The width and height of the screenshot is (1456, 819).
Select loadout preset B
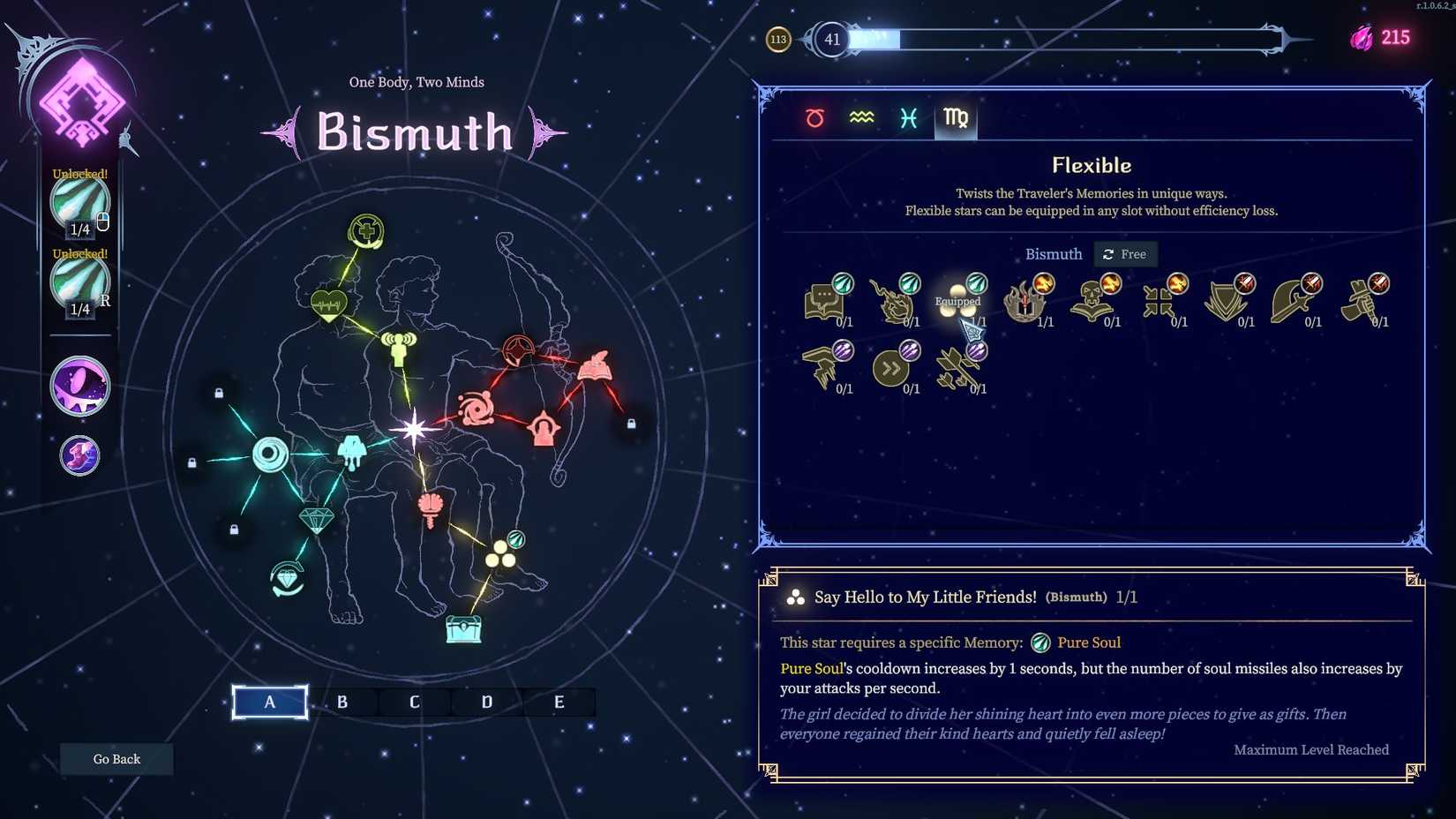click(x=341, y=702)
